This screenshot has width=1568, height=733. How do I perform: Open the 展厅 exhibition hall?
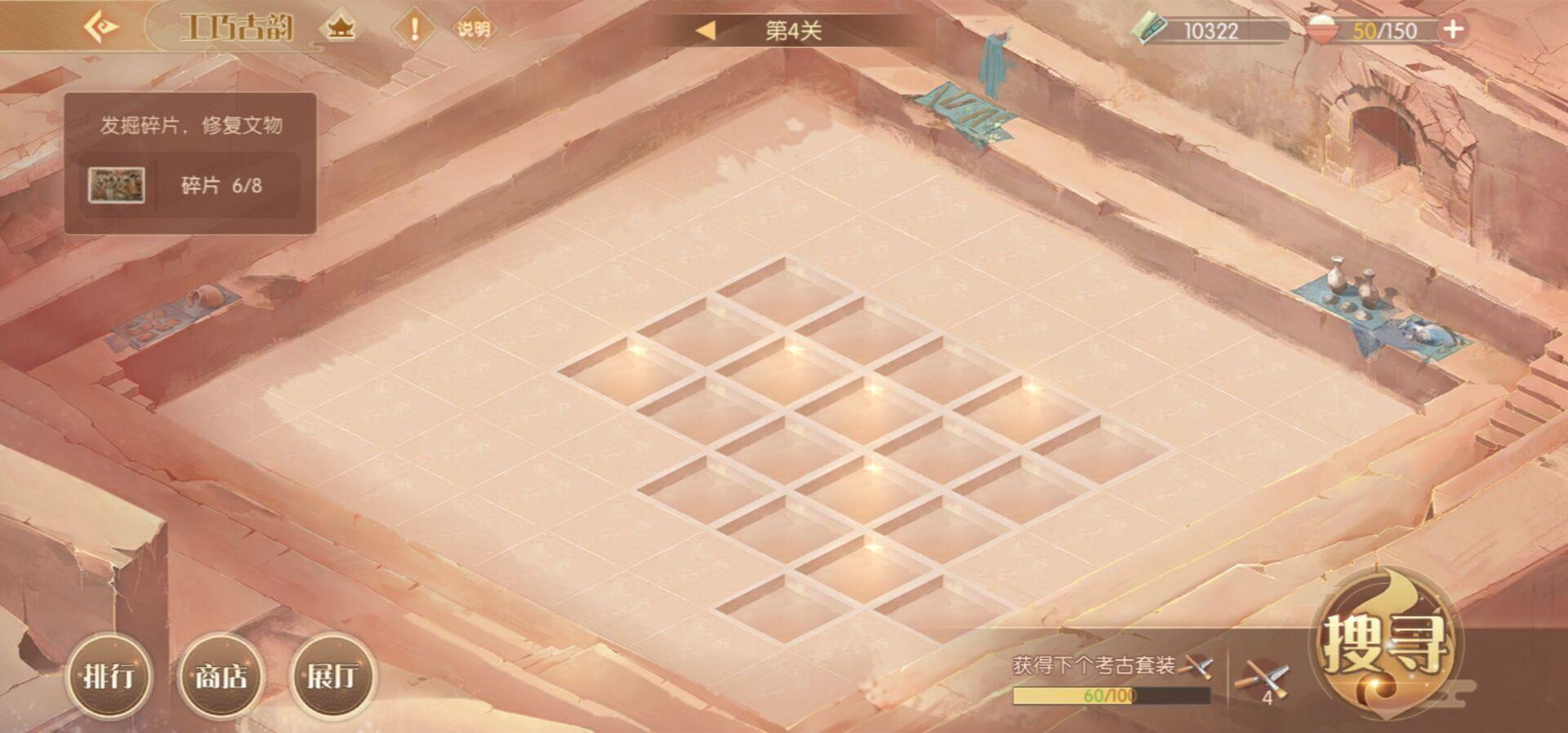[332, 676]
